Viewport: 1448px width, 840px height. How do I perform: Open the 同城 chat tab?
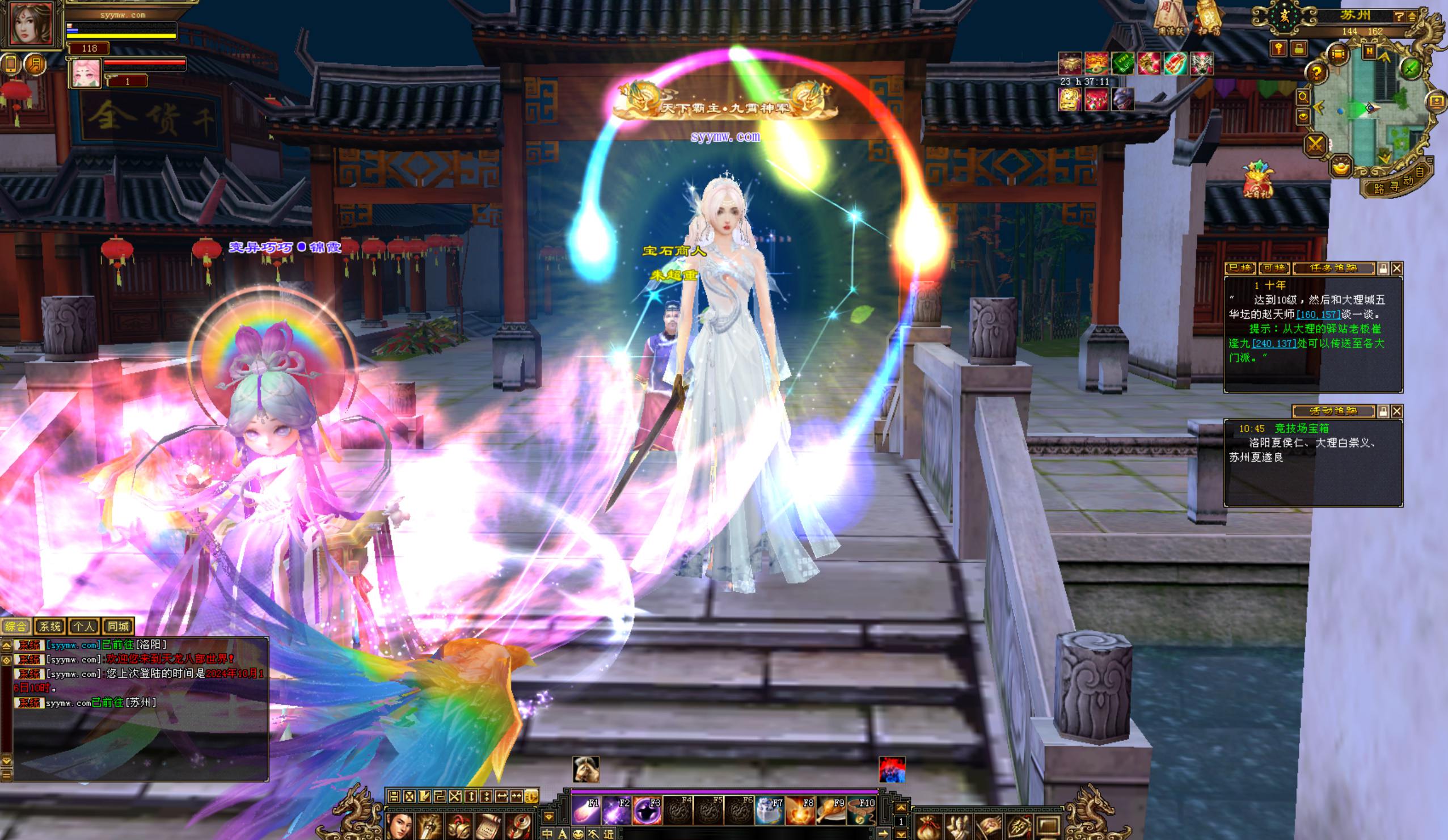(x=119, y=626)
